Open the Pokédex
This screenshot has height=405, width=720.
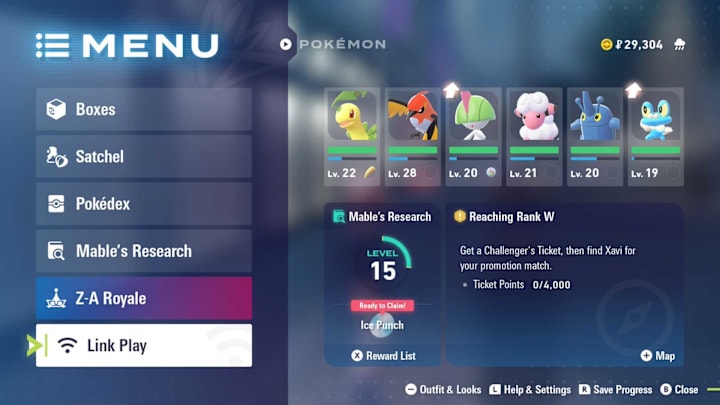[143, 204]
